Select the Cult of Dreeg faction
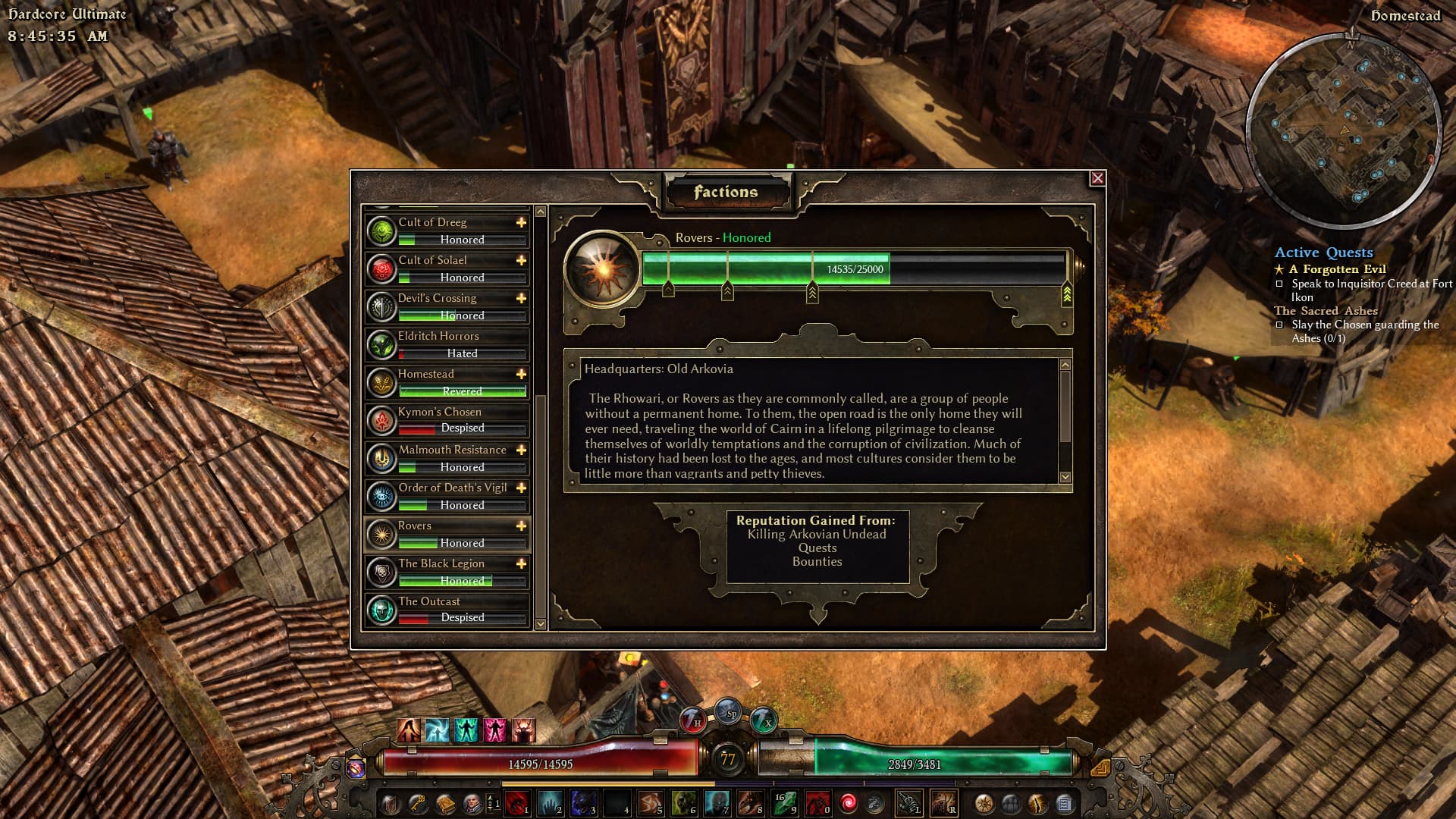Screen dimensions: 1456x819 tap(447, 231)
